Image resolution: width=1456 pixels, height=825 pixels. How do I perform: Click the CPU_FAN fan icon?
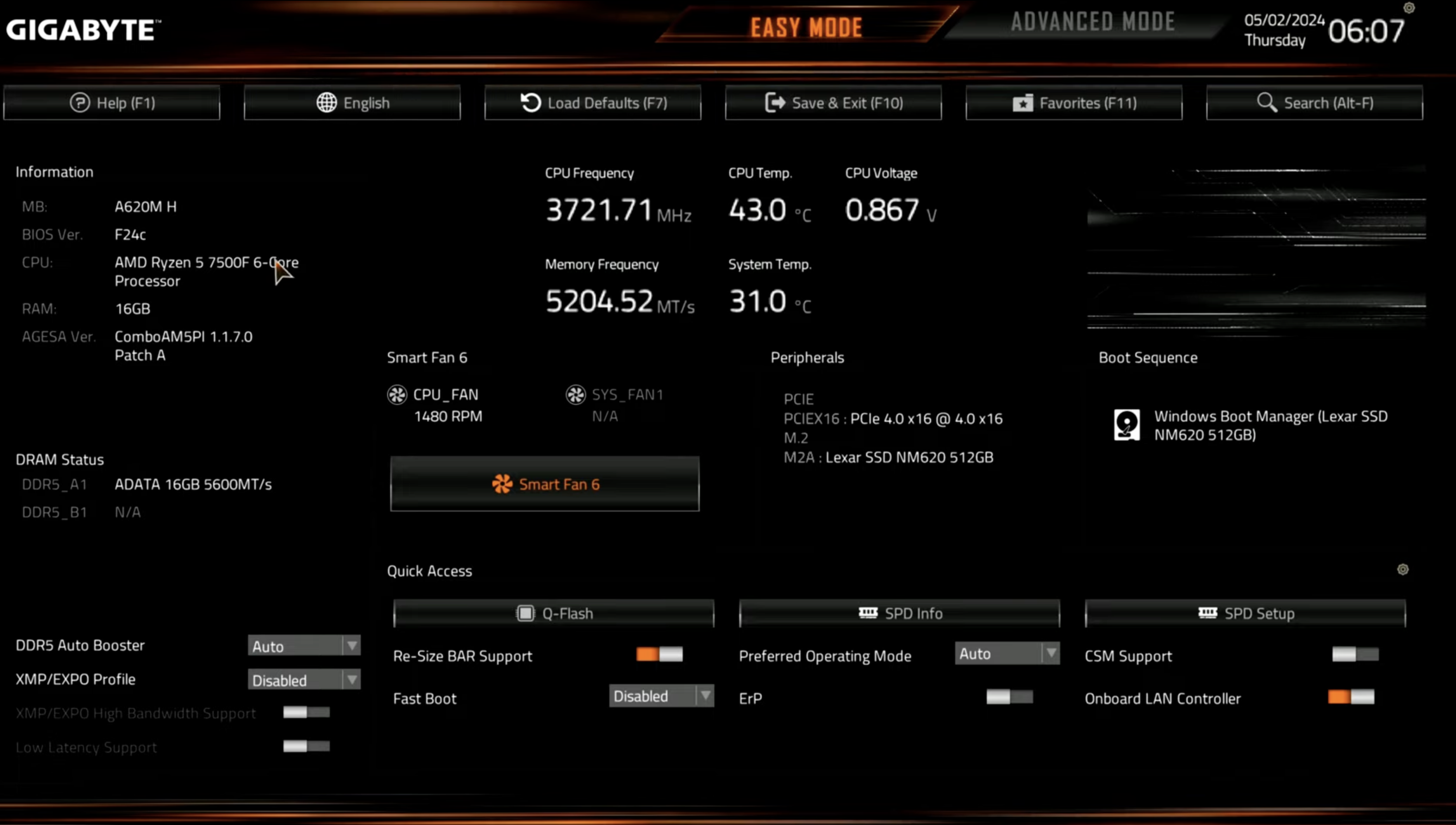click(x=396, y=394)
